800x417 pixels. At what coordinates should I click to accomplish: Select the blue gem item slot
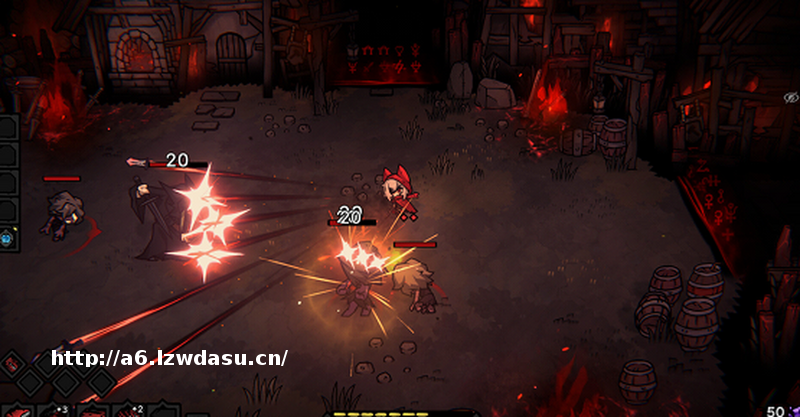(7, 238)
